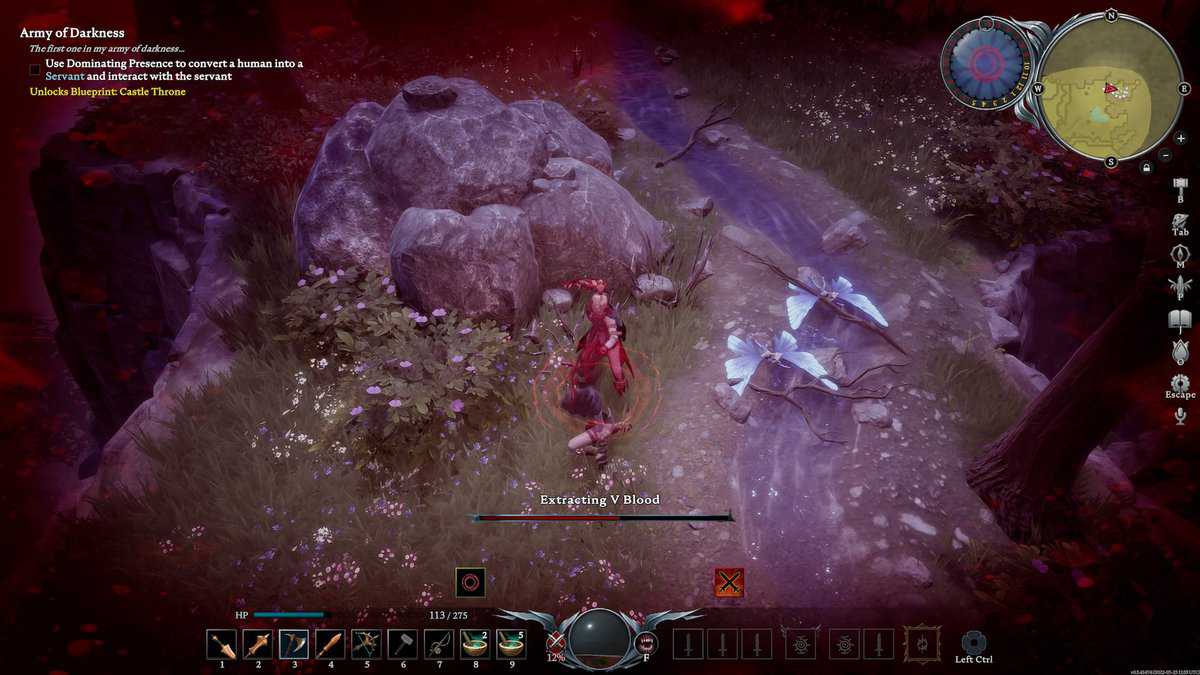Image resolution: width=1200 pixels, height=675 pixels.
Task: Click the day-night cycle dial
Action: pyautogui.click(x=987, y=63)
